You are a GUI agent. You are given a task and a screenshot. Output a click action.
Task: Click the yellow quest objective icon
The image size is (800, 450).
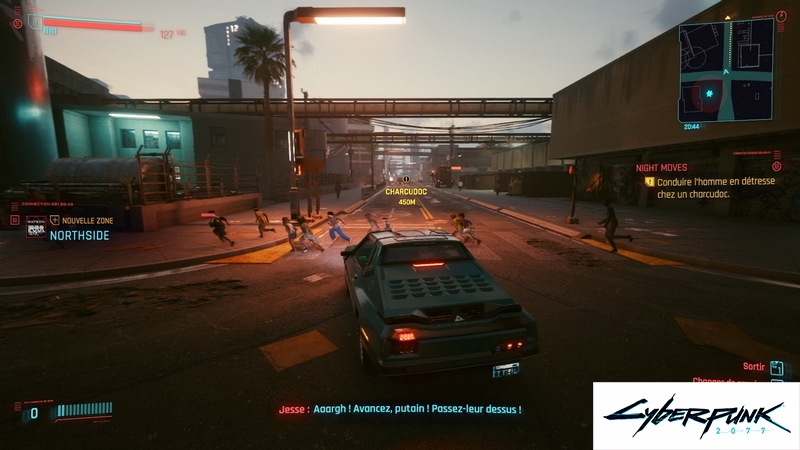[x=650, y=182]
